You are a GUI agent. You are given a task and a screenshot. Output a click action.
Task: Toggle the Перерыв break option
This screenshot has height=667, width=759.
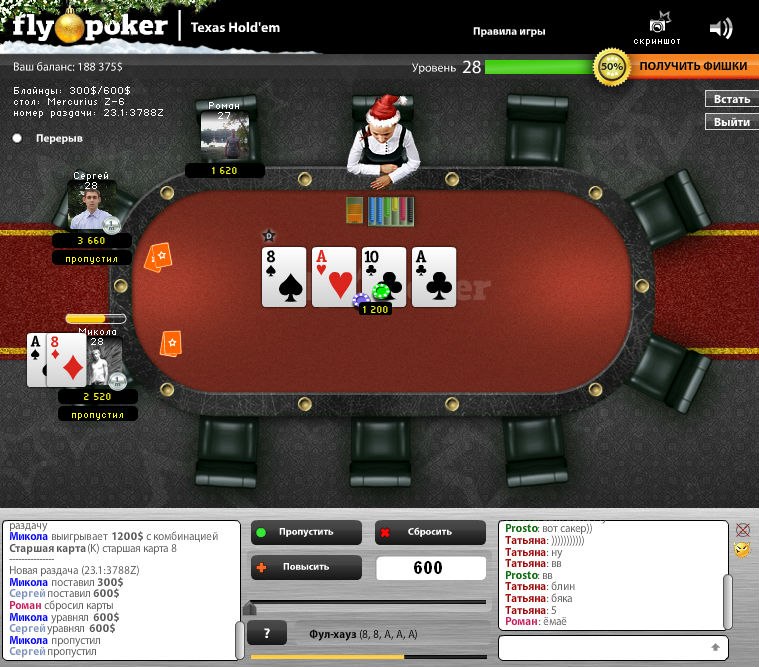[x=18, y=138]
